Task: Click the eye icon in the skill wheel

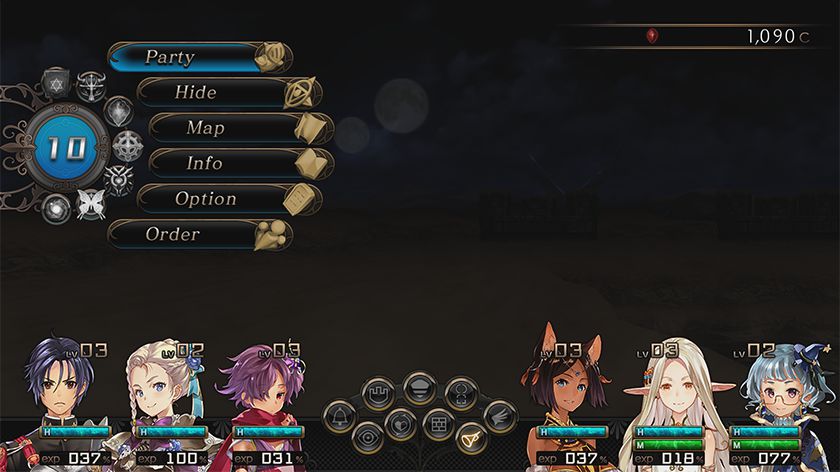Action: pos(369,438)
